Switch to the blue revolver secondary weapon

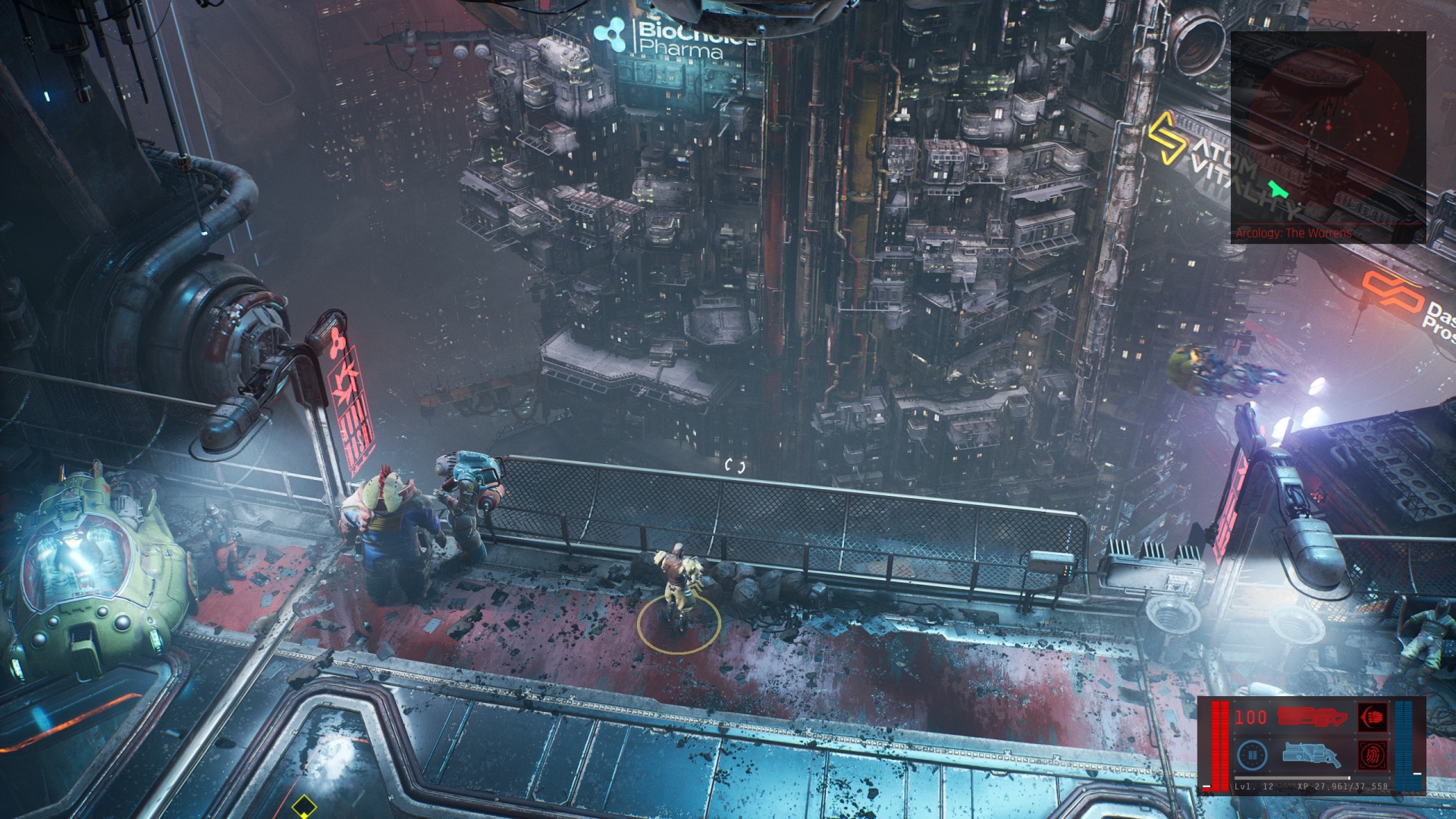[1311, 755]
